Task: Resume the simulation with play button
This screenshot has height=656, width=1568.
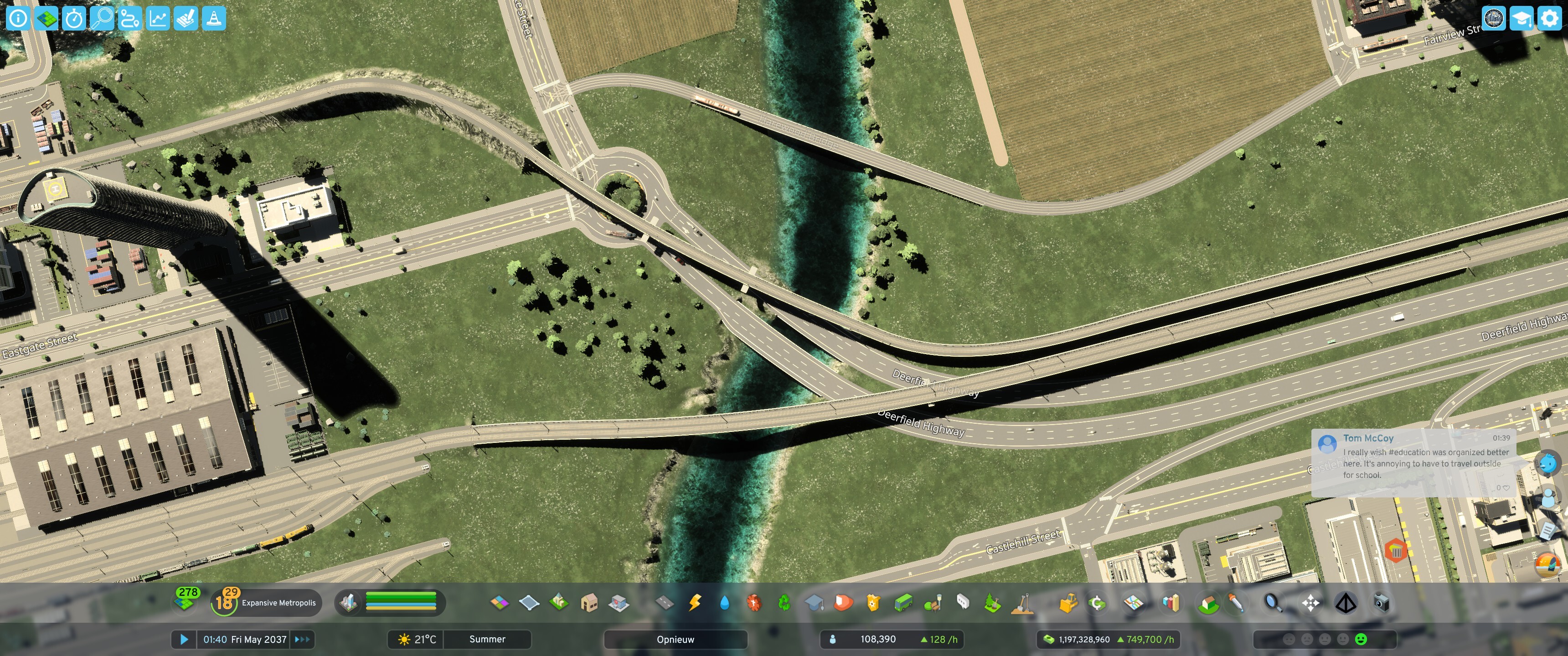Action: pyautogui.click(x=184, y=640)
